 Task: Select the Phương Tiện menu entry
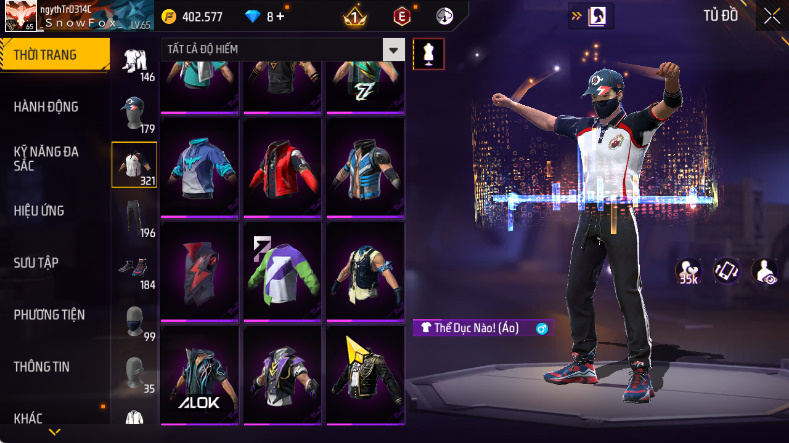(x=49, y=315)
